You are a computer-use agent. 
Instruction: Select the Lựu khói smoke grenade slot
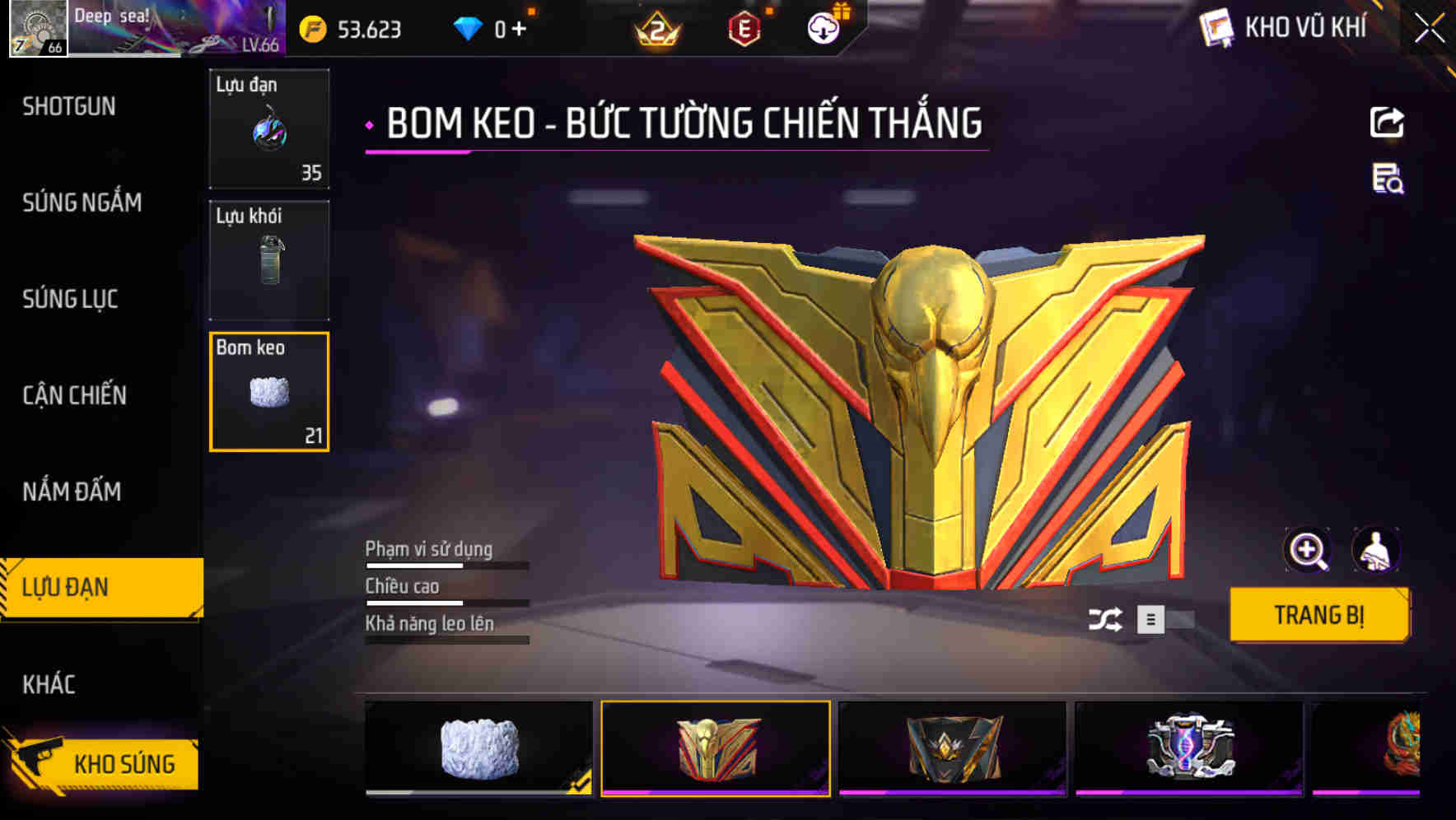point(269,259)
